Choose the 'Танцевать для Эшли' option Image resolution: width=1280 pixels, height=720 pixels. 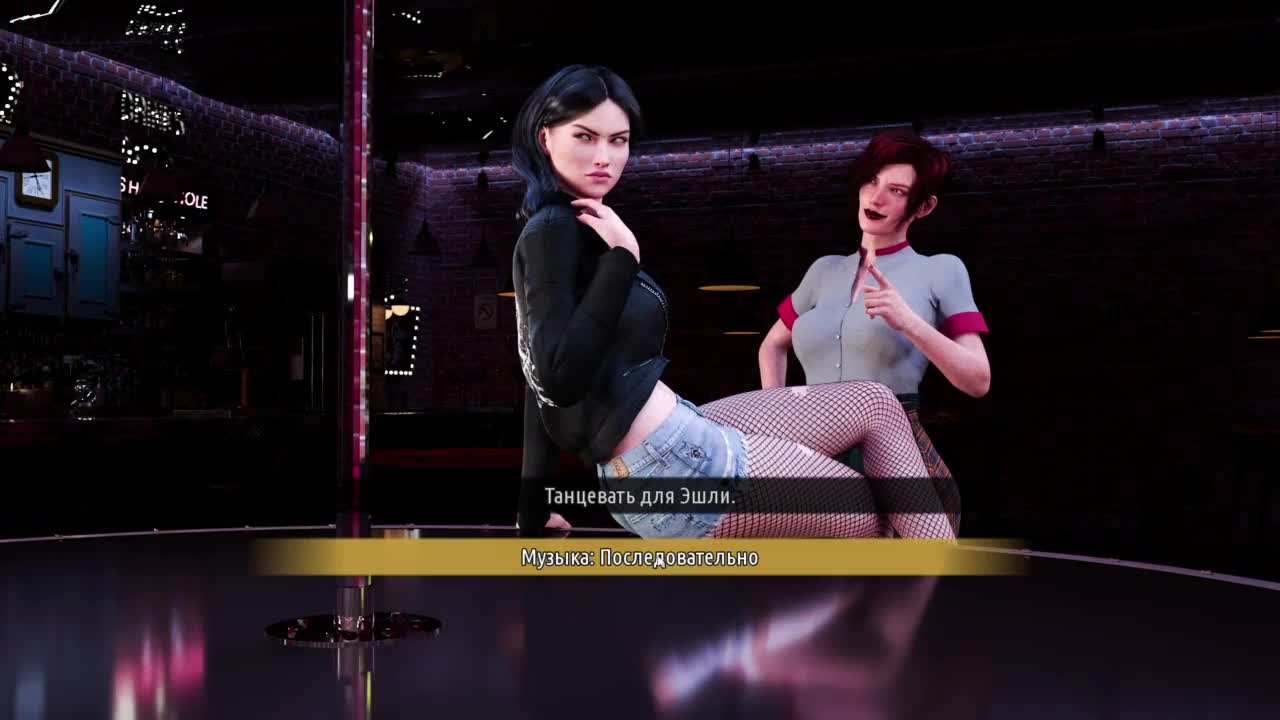click(640, 496)
